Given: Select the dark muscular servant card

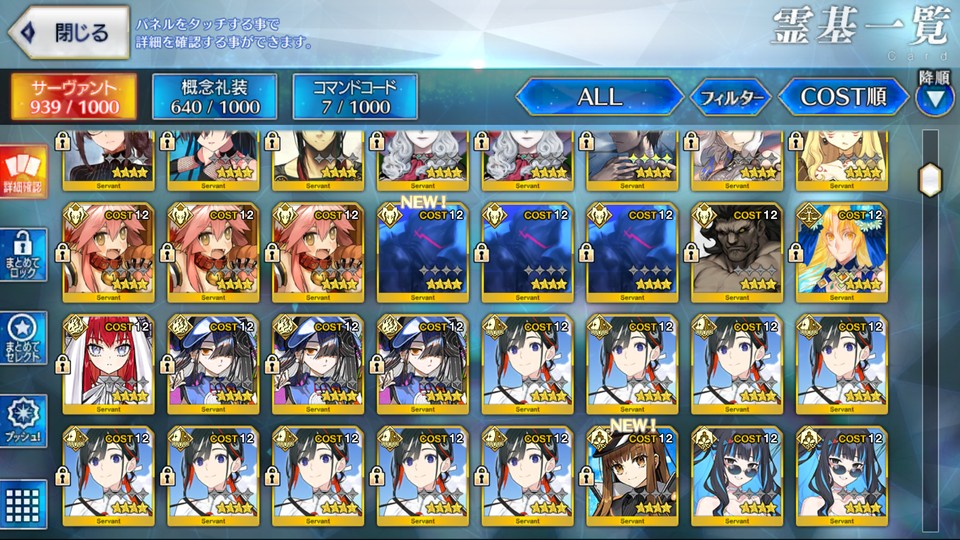Looking at the screenshot, I should pyautogui.click(x=735, y=252).
